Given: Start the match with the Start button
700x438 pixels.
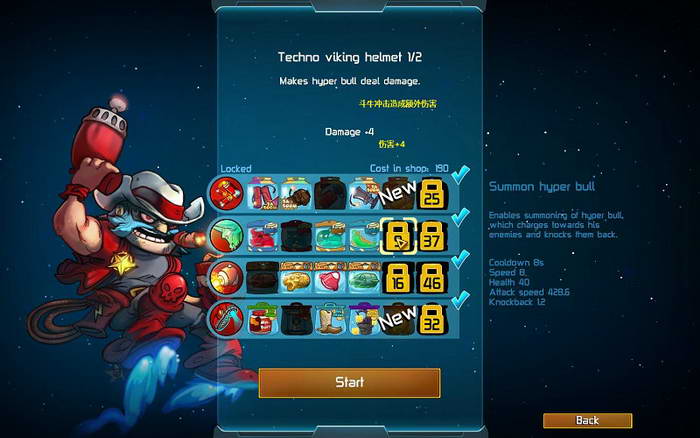Looking at the screenshot, I should [x=349, y=382].
